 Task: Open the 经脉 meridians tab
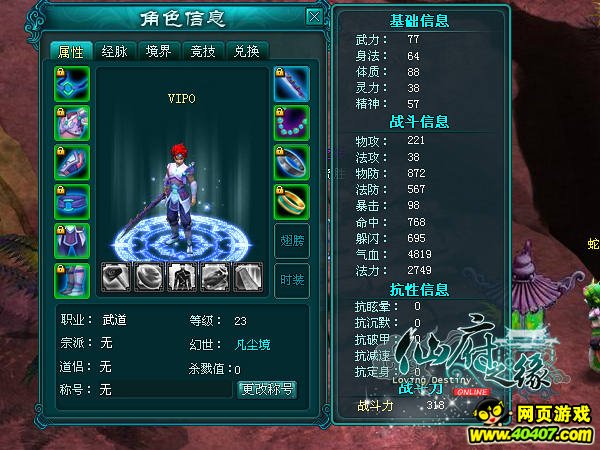pos(115,52)
